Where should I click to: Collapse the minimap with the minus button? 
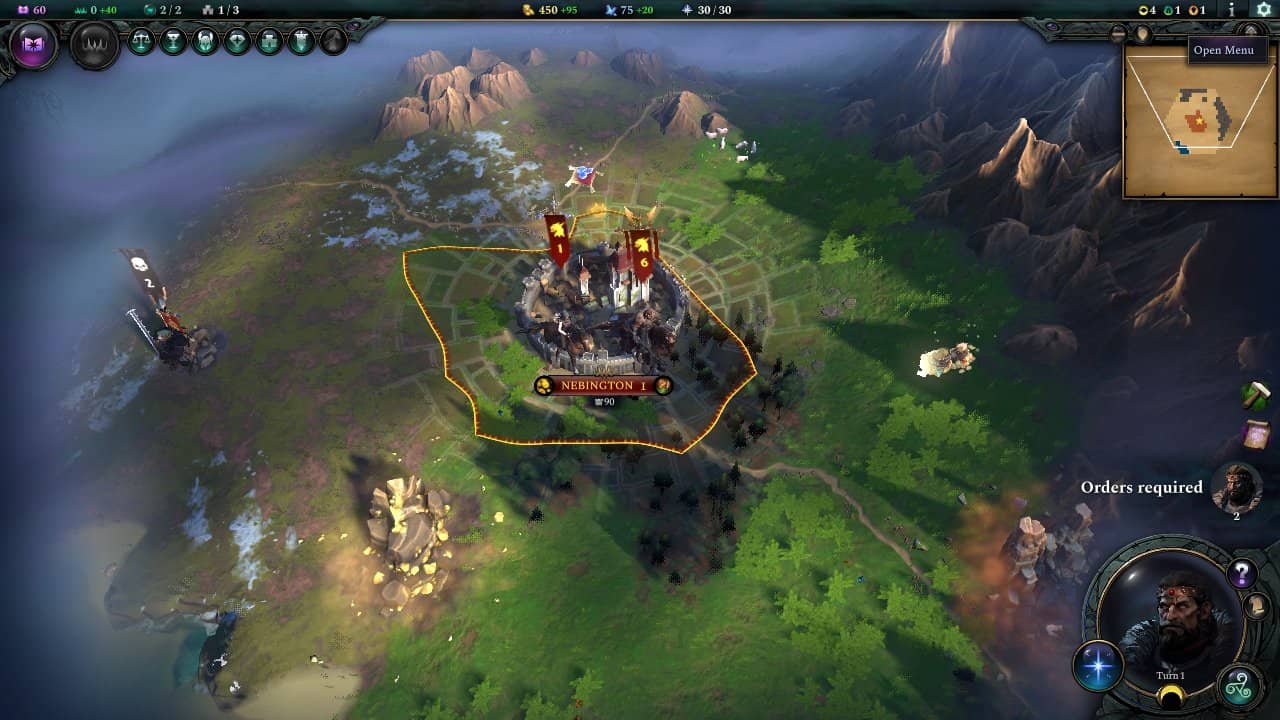pos(1118,34)
